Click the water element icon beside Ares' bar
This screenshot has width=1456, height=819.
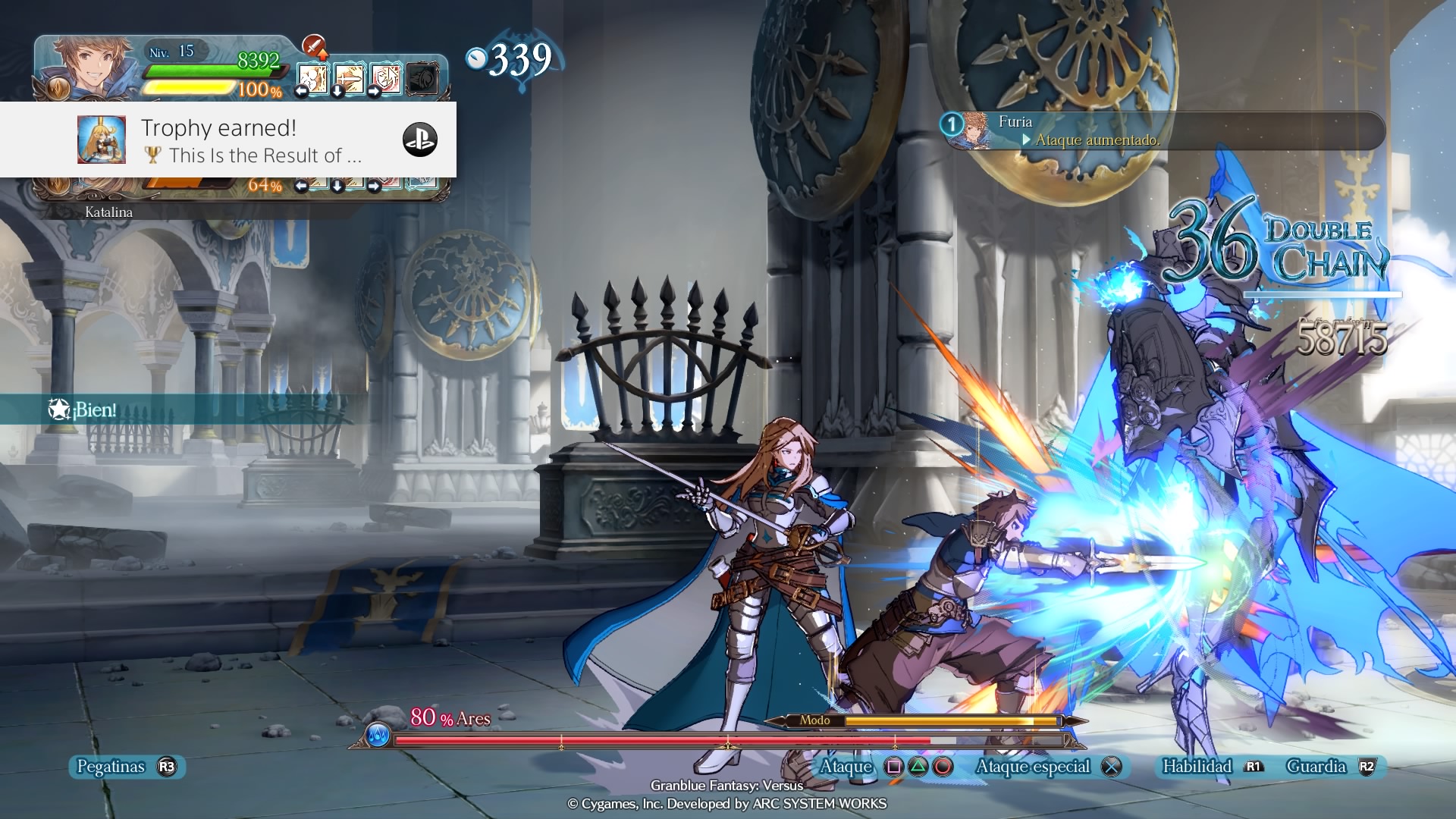378,735
